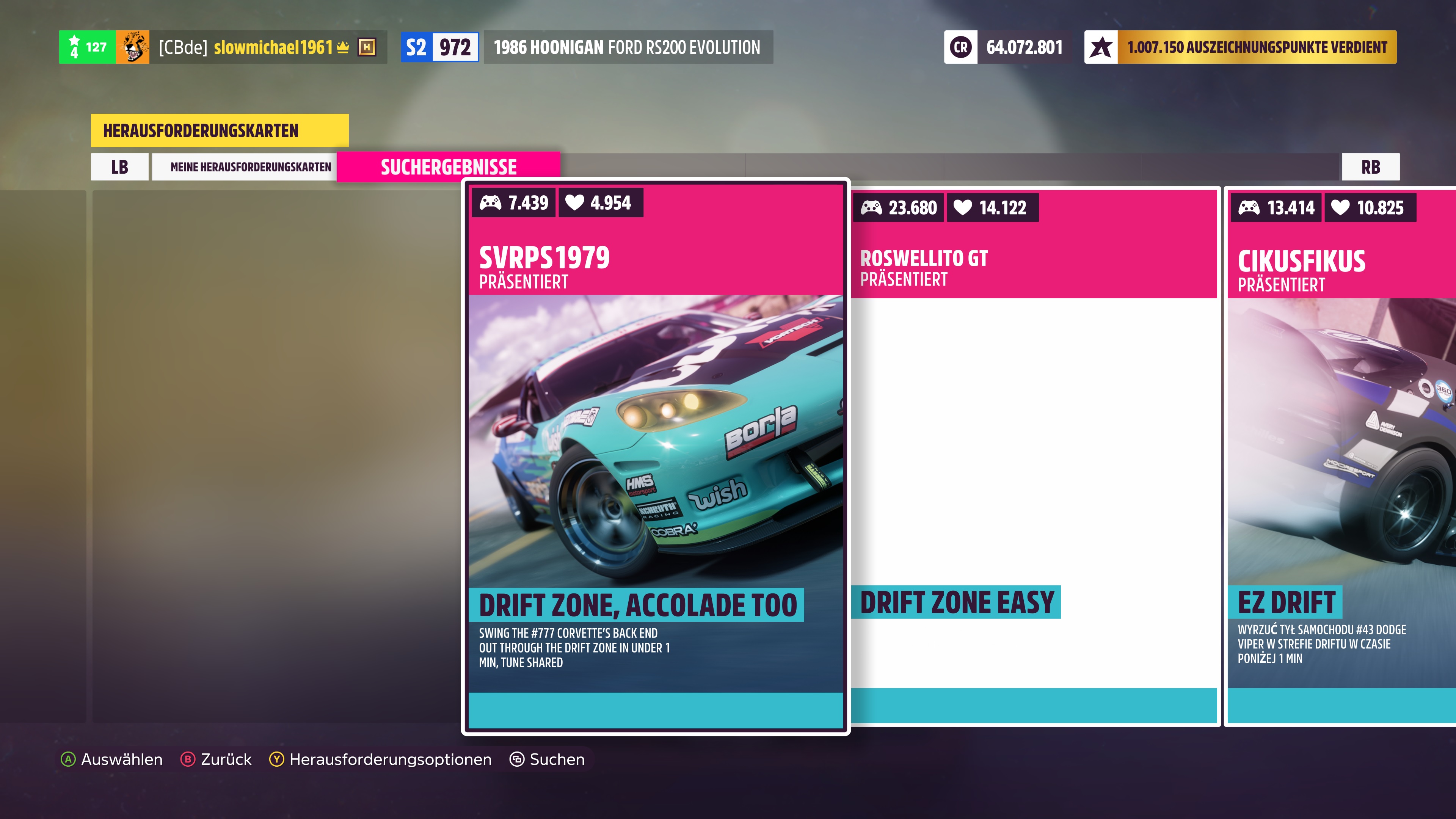Click the CR credits icon near 64.072.801
Image resolution: width=1456 pixels, height=819 pixels.
click(961, 47)
